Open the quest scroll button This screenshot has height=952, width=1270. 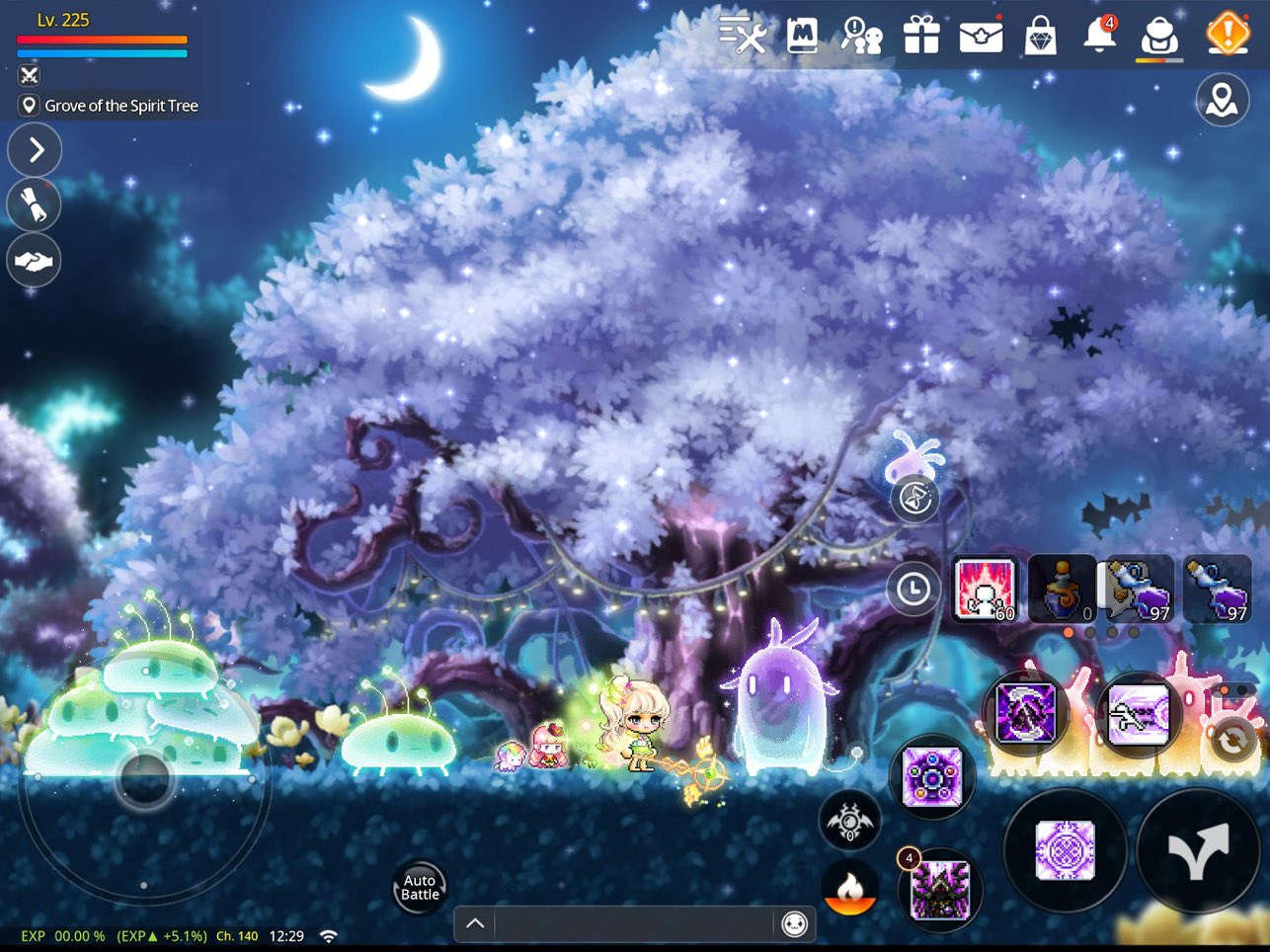pyautogui.click(x=35, y=205)
